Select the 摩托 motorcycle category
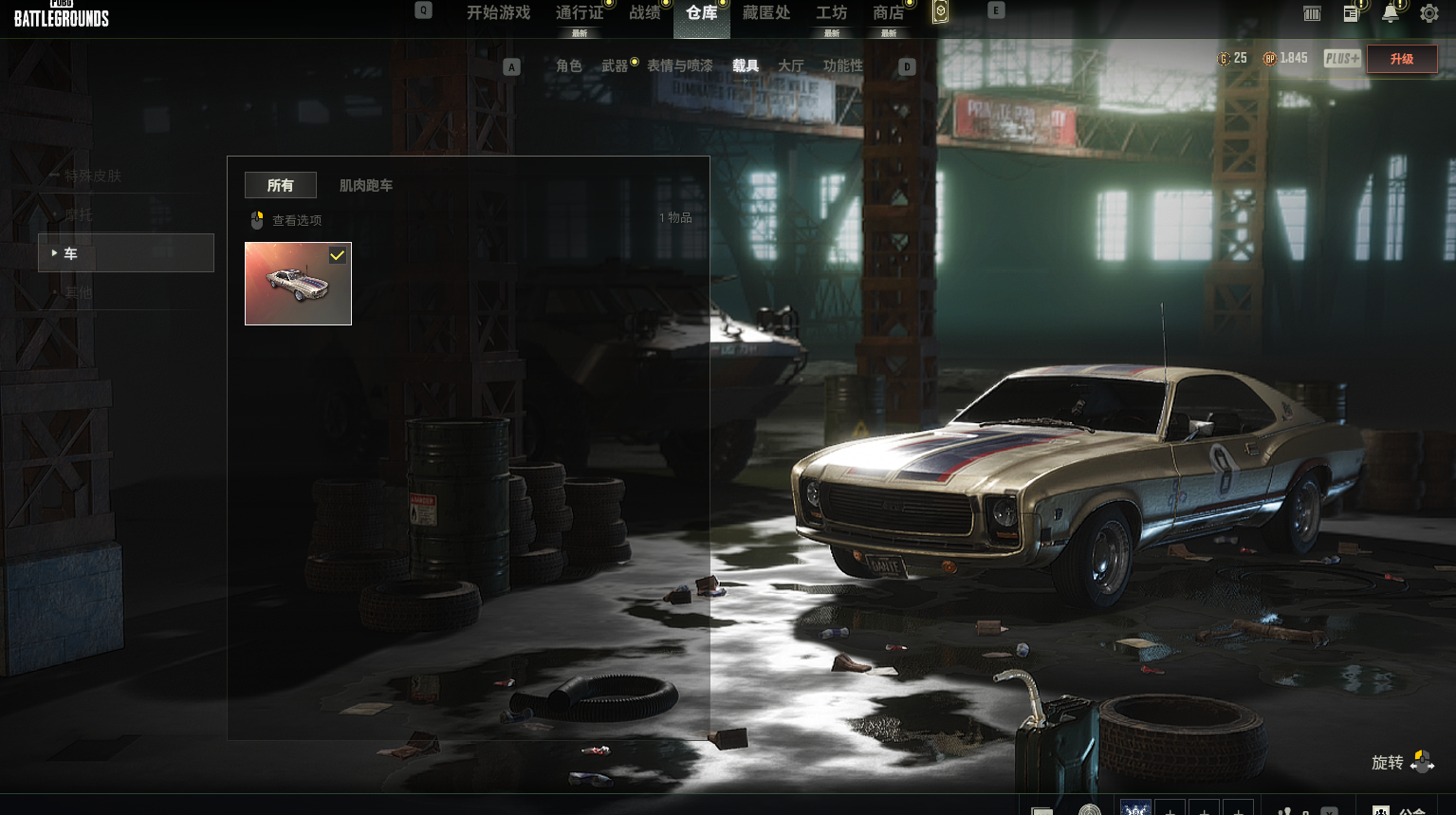 tap(79, 215)
